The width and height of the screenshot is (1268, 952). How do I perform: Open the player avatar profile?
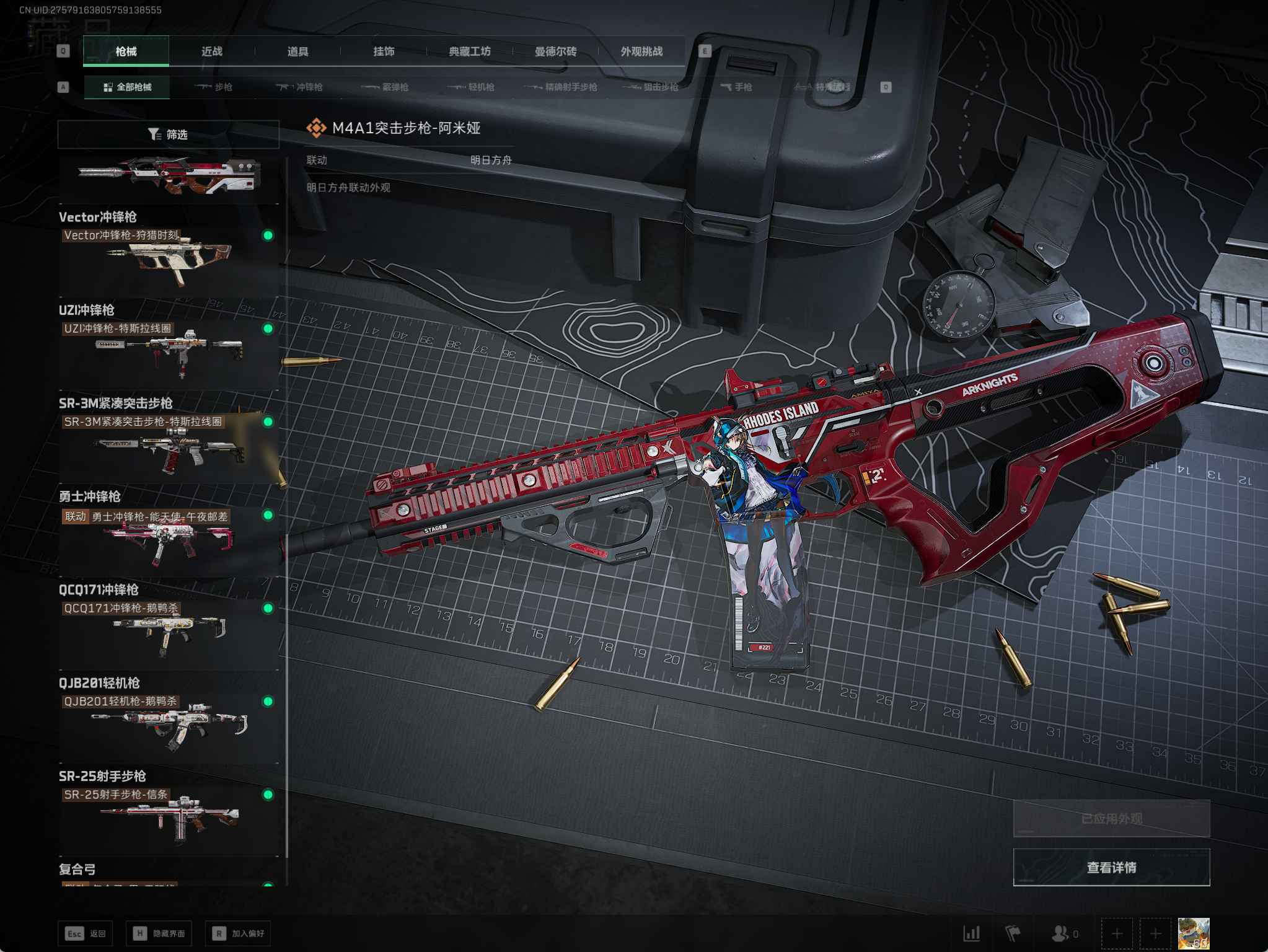click(1193, 933)
